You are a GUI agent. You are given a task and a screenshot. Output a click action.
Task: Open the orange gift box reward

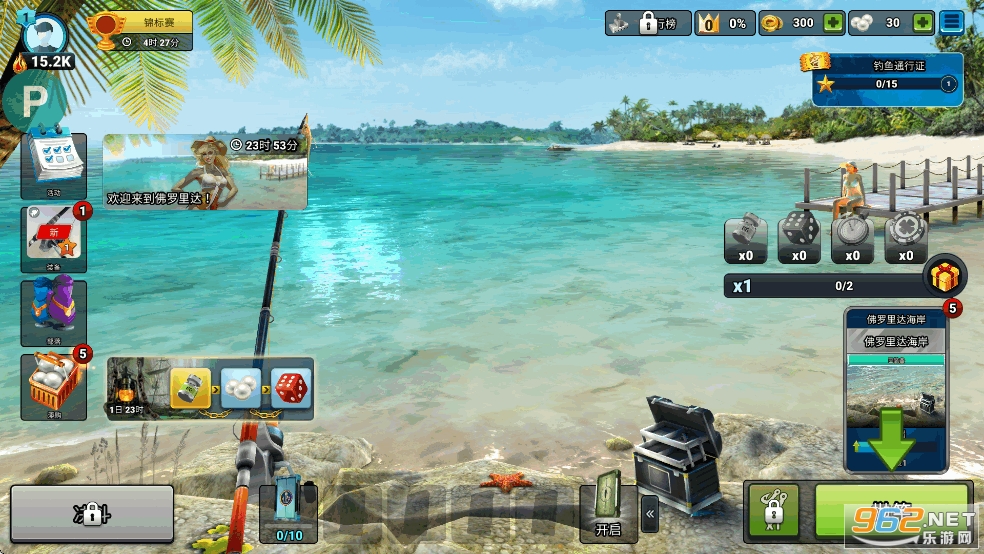[x=945, y=277]
